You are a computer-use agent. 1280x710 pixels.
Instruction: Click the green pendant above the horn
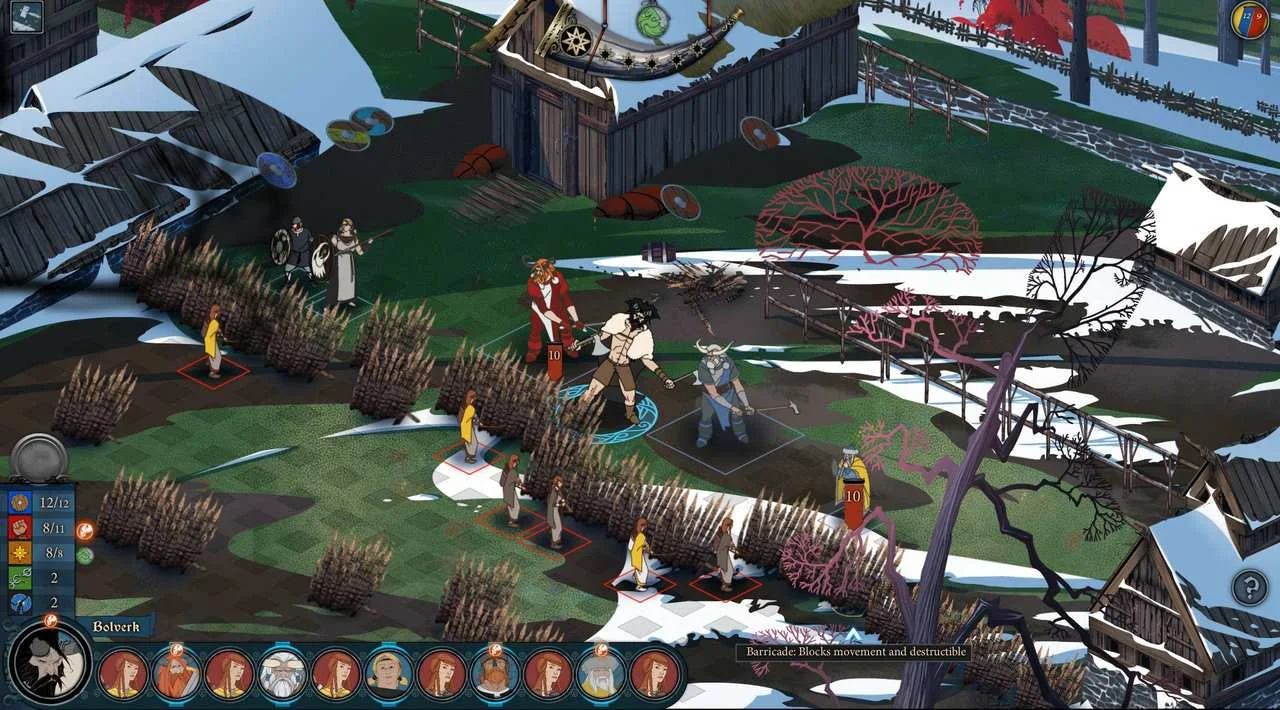652,20
